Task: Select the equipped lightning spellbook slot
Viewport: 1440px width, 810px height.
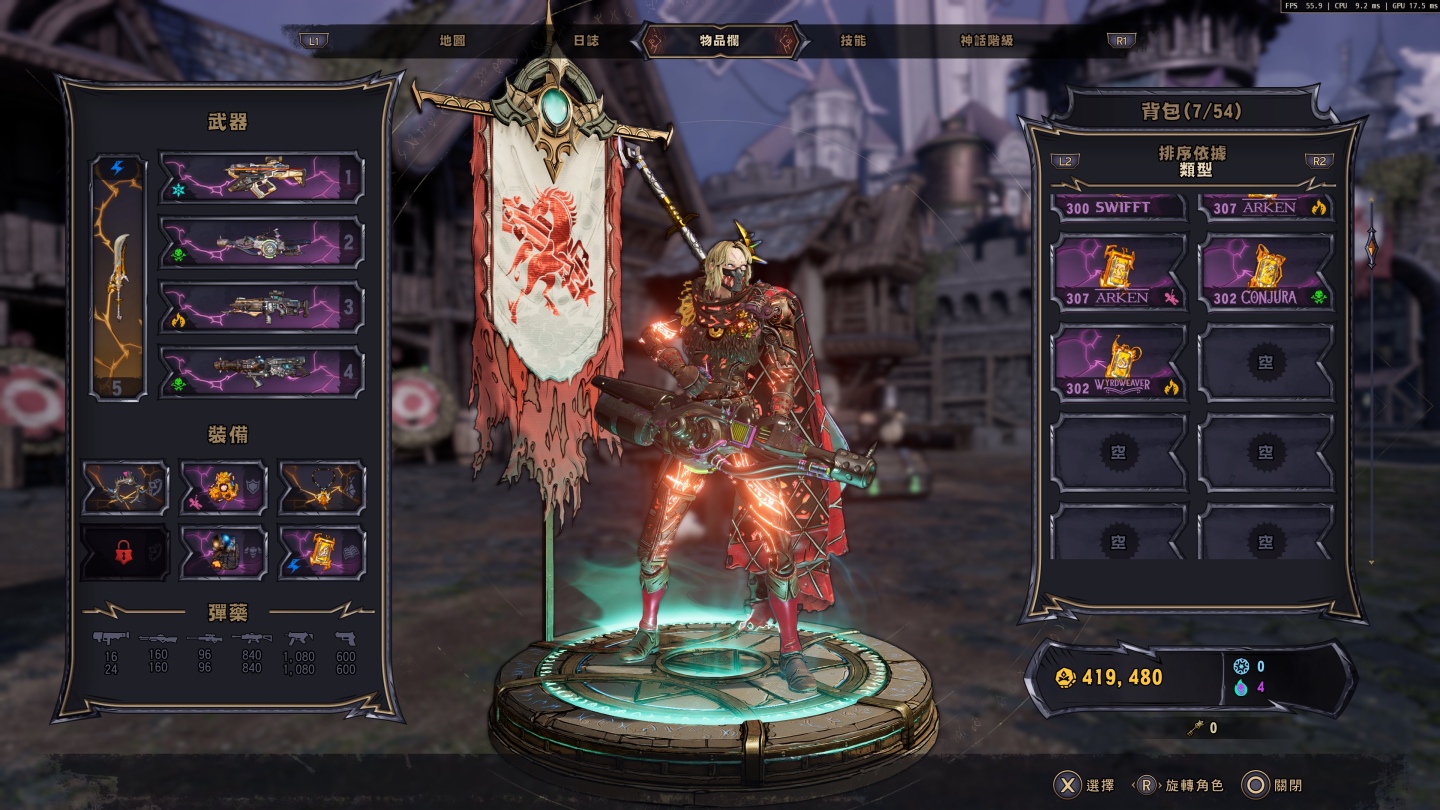Action: pos(321,552)
